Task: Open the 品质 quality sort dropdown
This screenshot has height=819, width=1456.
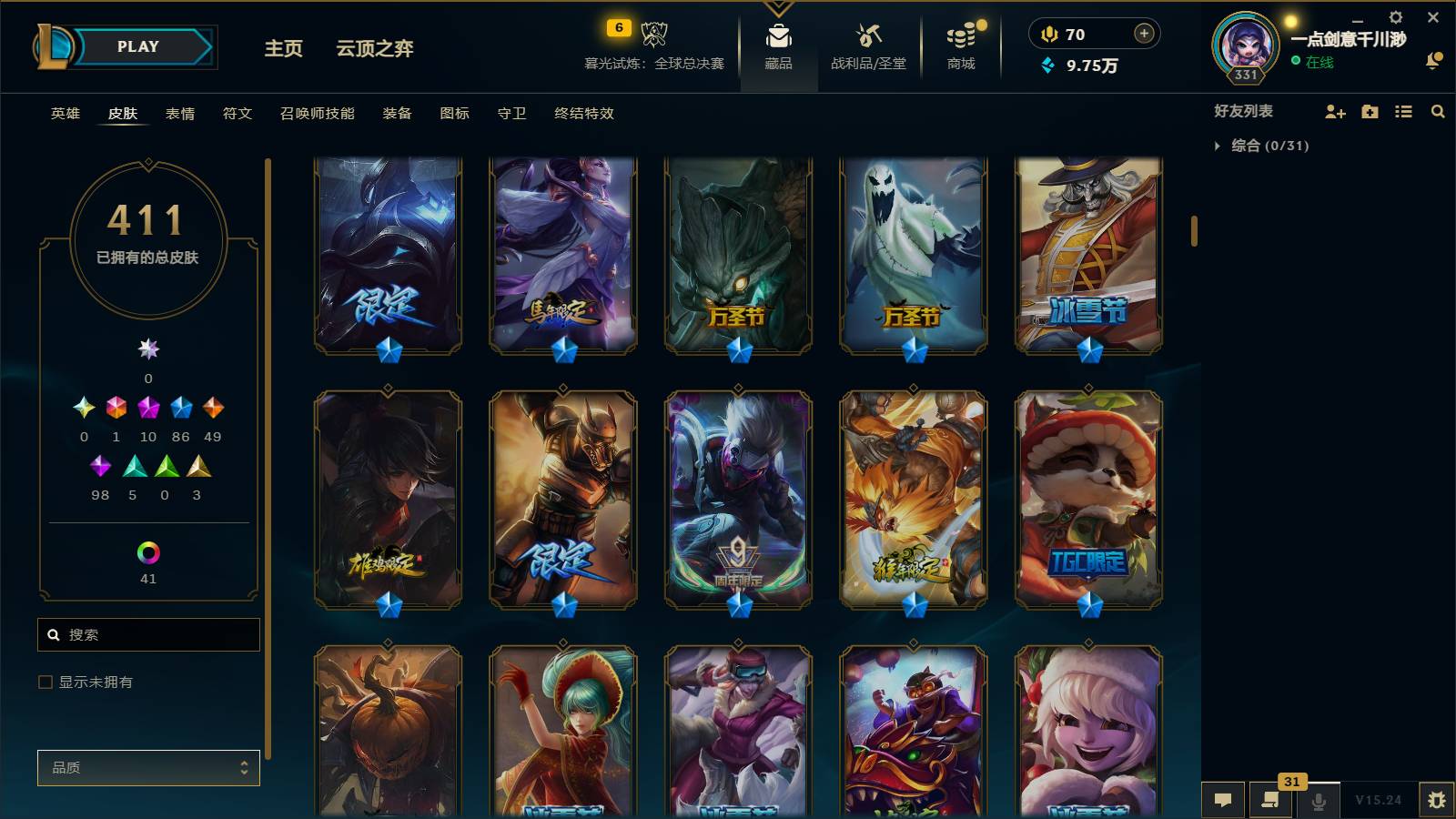Action: [148, 767]
